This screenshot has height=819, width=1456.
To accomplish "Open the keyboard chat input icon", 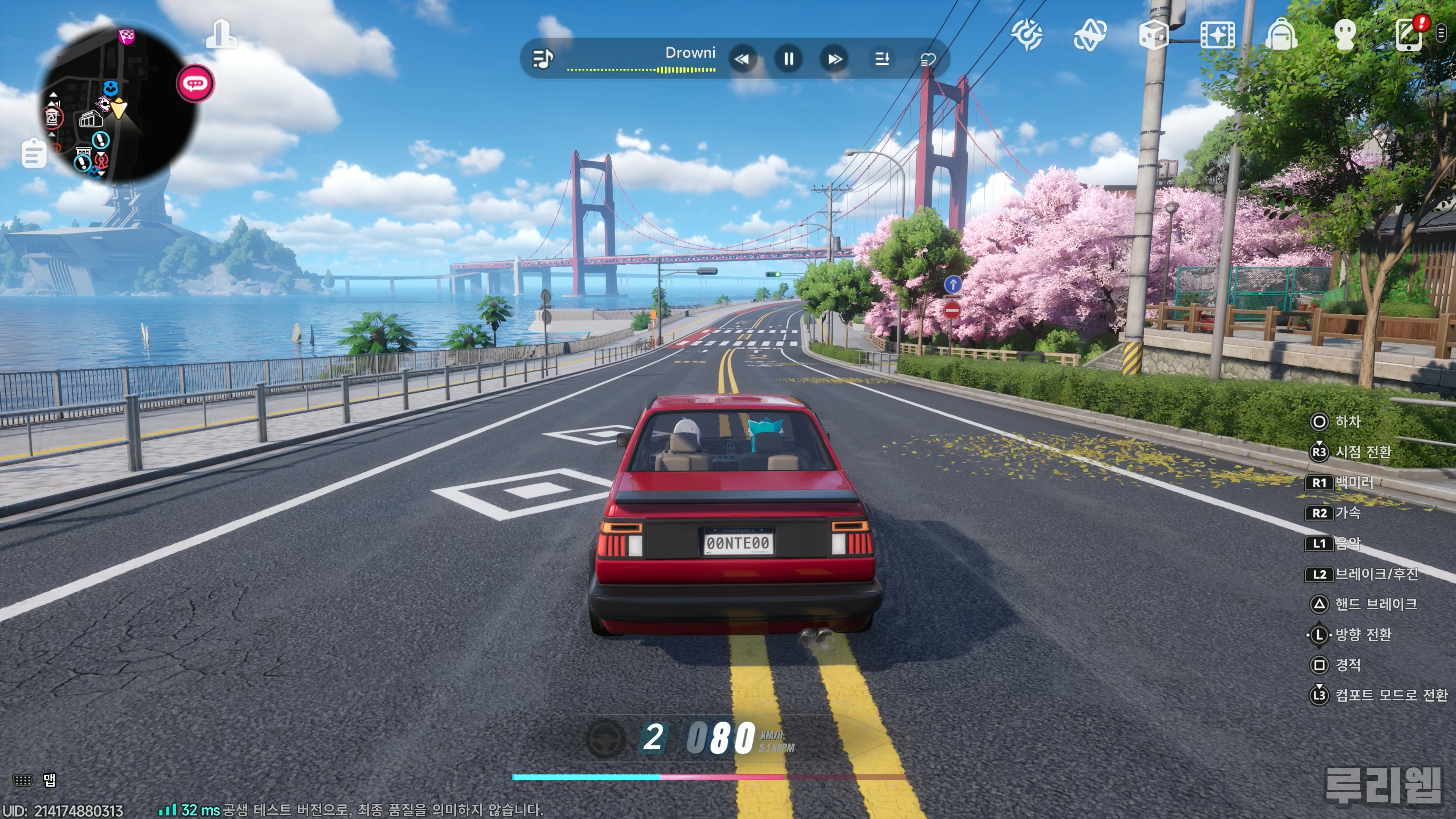I will [23, 781].
